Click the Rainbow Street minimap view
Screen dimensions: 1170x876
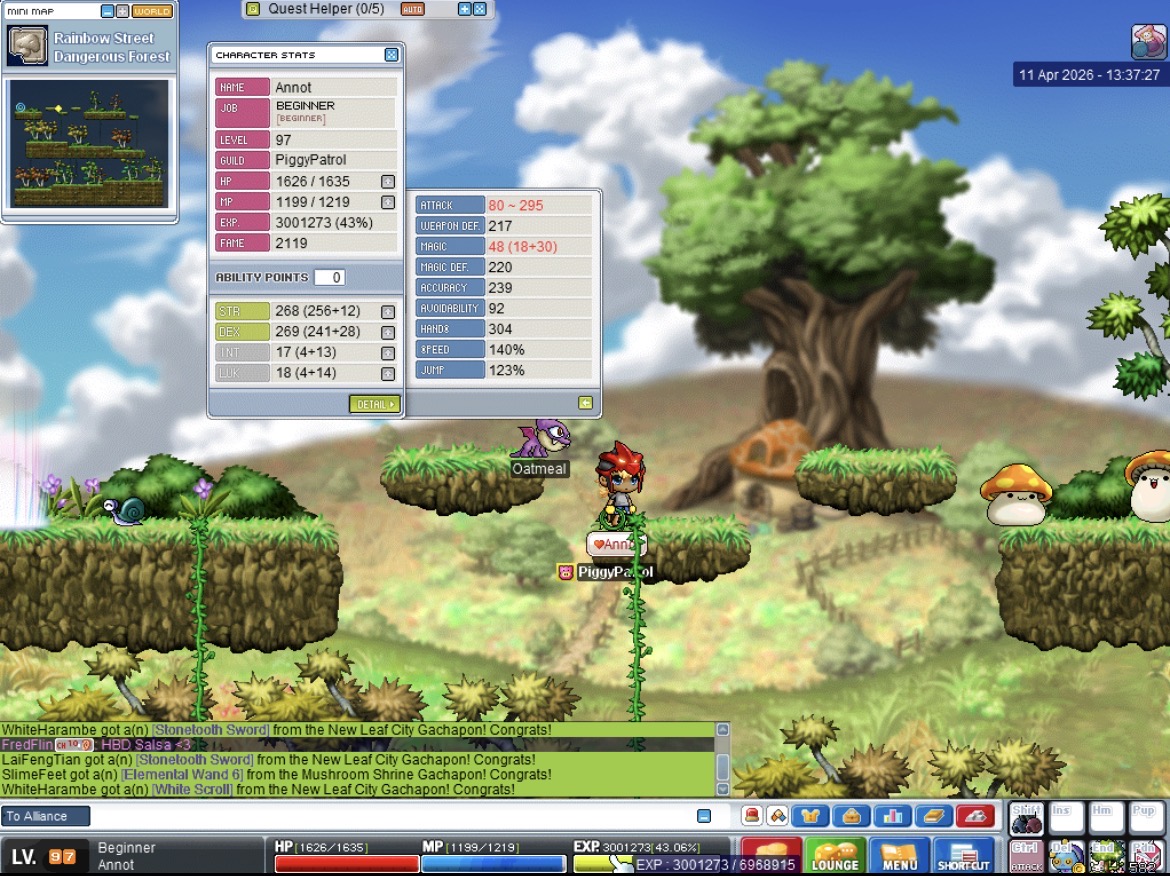[x=89, y=143]
